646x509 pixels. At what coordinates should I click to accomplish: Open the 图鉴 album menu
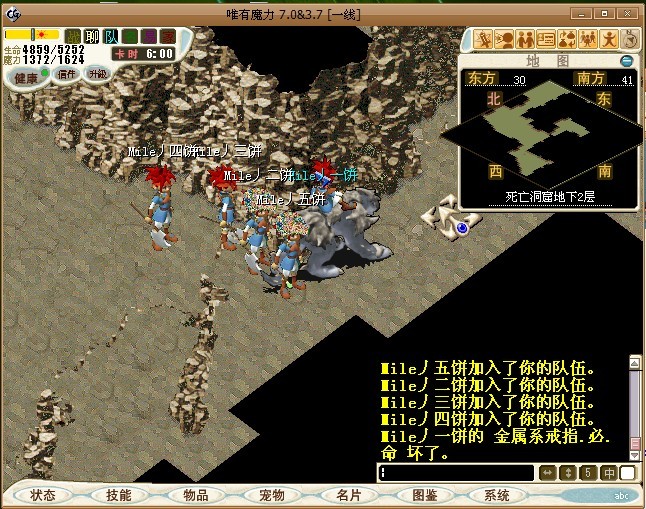424,495
